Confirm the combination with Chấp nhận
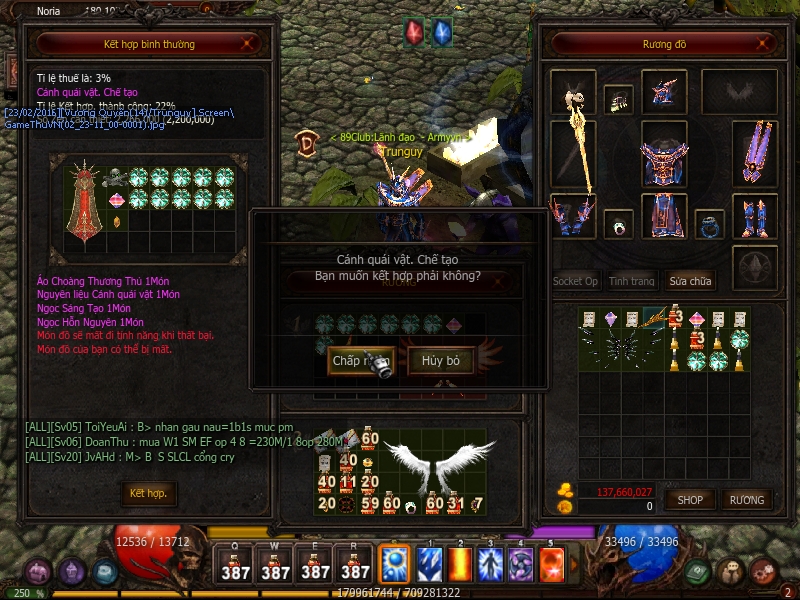800x600 pixels. (x=360, y=361)
